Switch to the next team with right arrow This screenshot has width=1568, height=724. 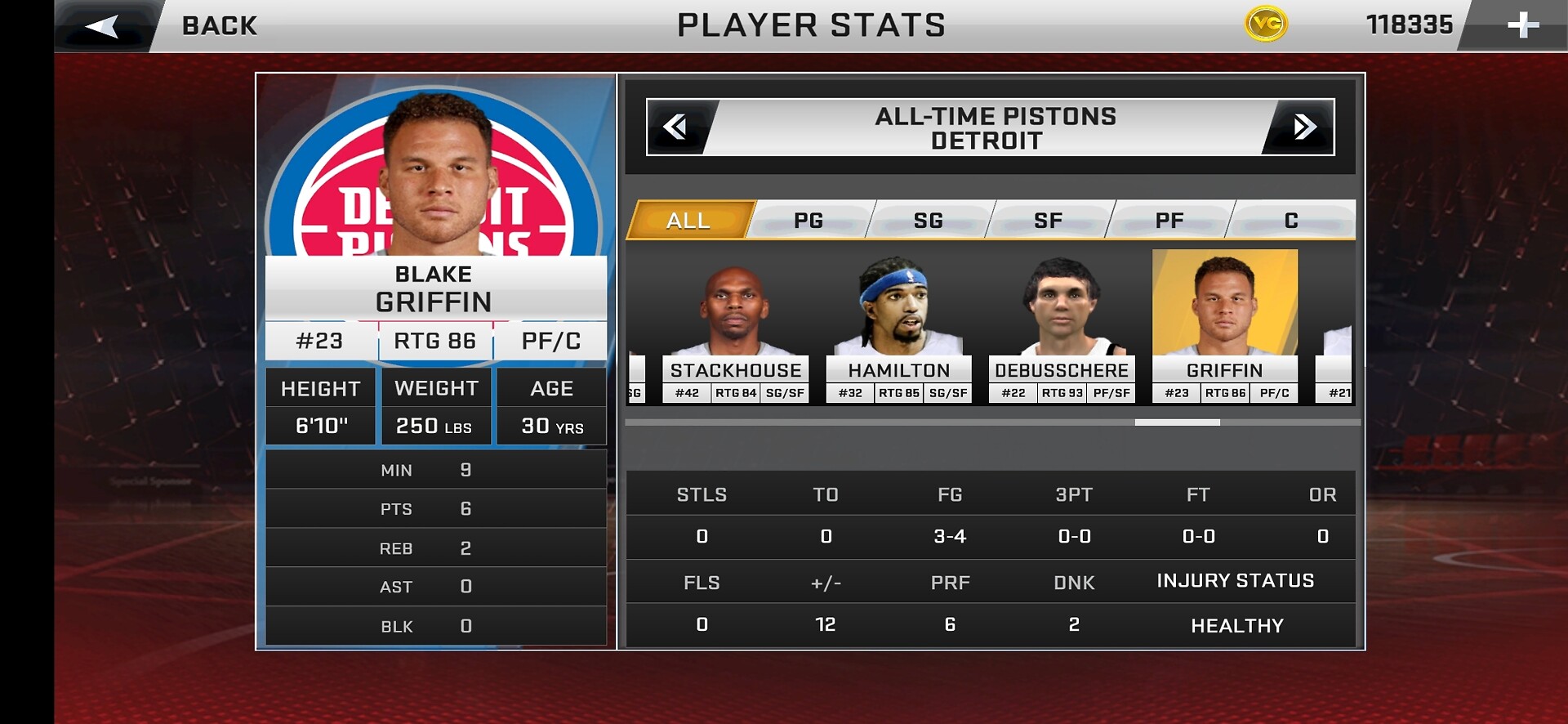pos(1303,127)
